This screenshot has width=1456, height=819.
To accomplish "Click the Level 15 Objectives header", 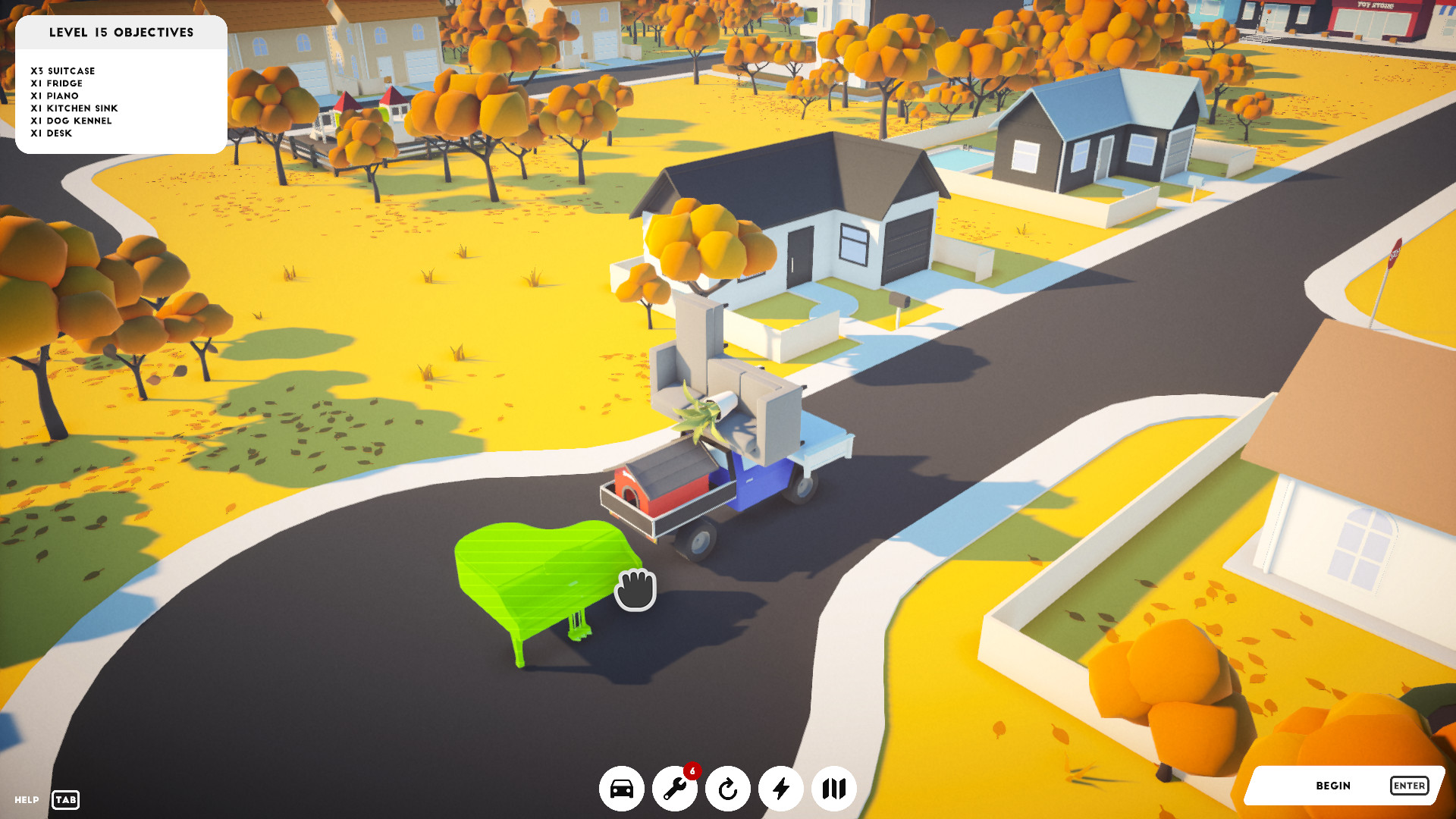I will click(121, 33).
